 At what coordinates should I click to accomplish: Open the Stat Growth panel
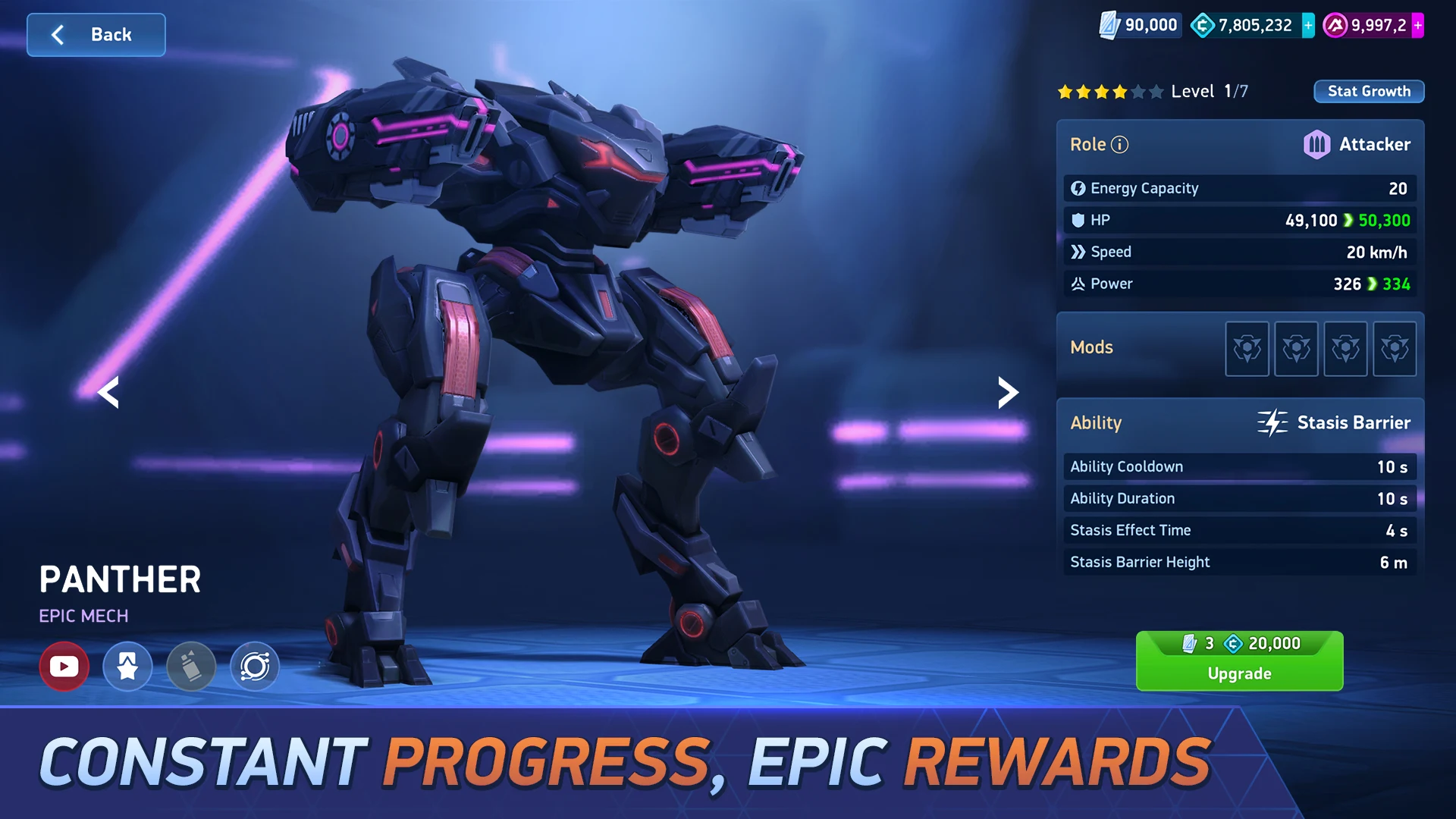pos(1368,91)
